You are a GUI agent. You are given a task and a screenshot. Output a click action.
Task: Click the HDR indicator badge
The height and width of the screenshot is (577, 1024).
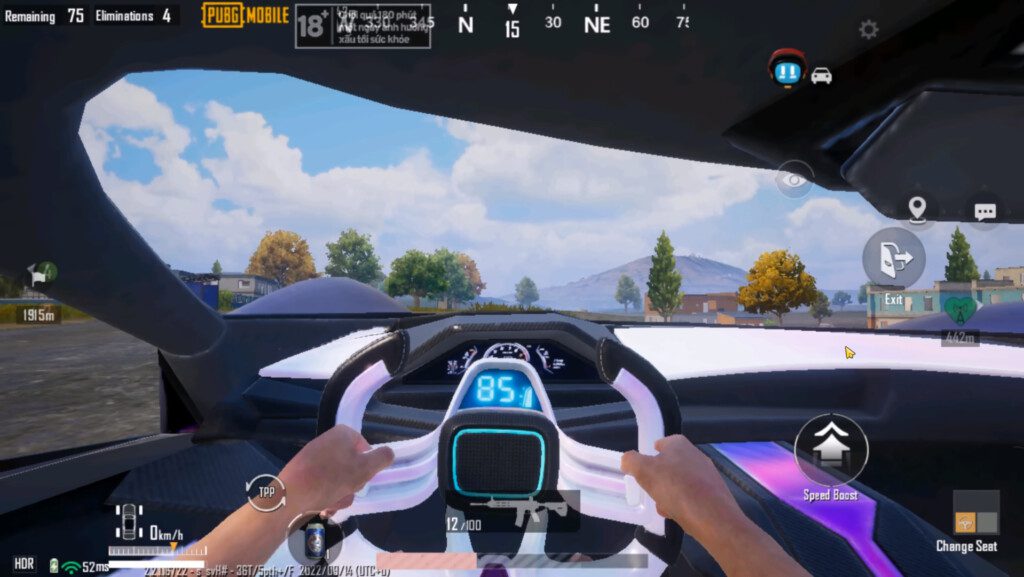24,565
